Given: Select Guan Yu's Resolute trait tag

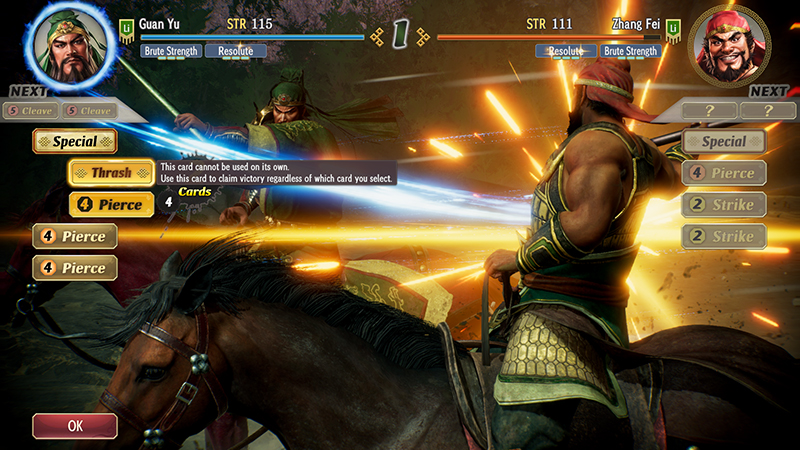Looking at the screenshot, I should 235,51.
